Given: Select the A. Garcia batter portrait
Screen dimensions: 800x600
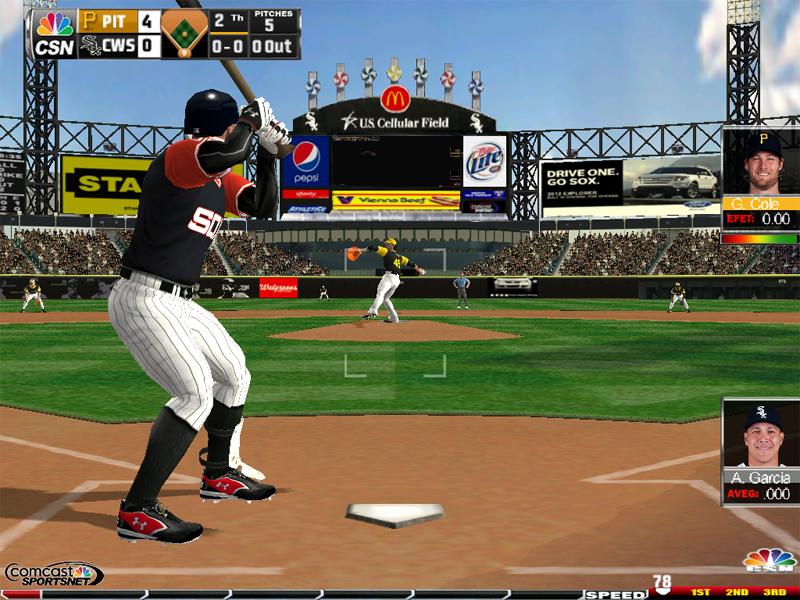Looking at the screenshot, I should tap(761, 436).
